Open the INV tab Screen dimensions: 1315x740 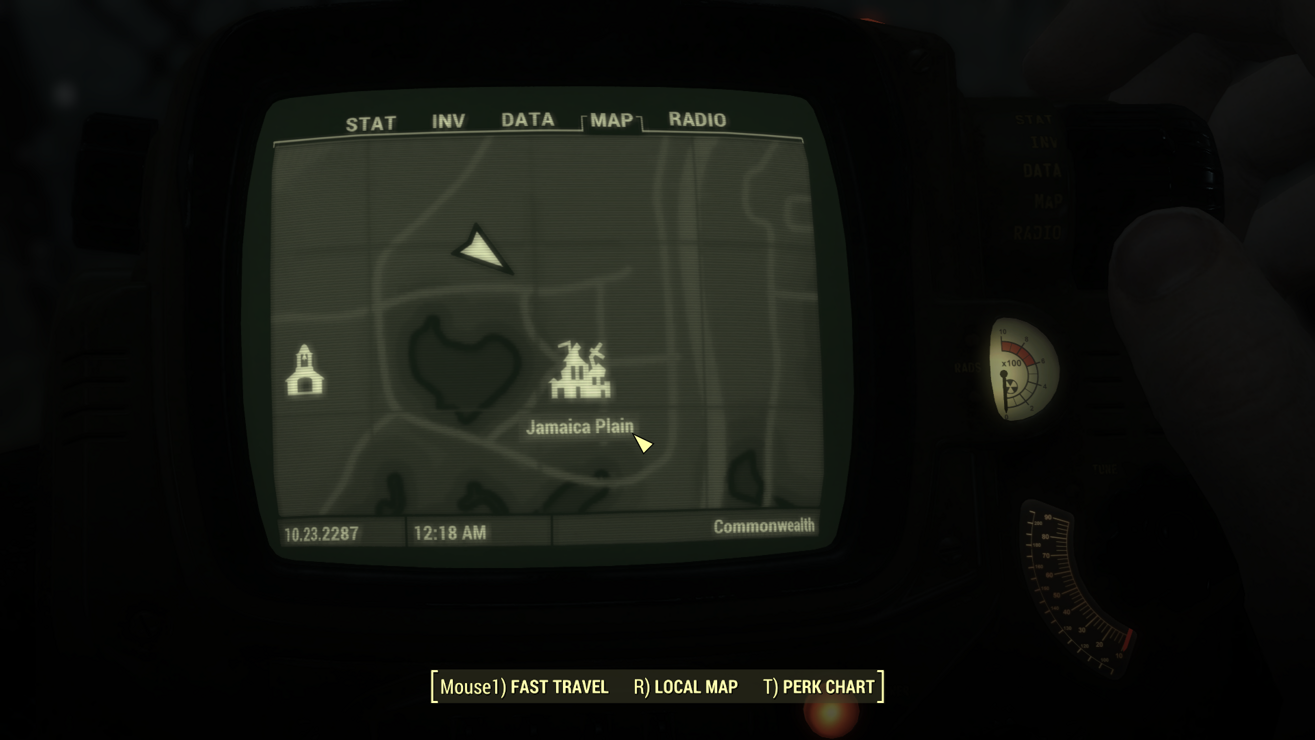pyautogui.click(x=448, y=122)
